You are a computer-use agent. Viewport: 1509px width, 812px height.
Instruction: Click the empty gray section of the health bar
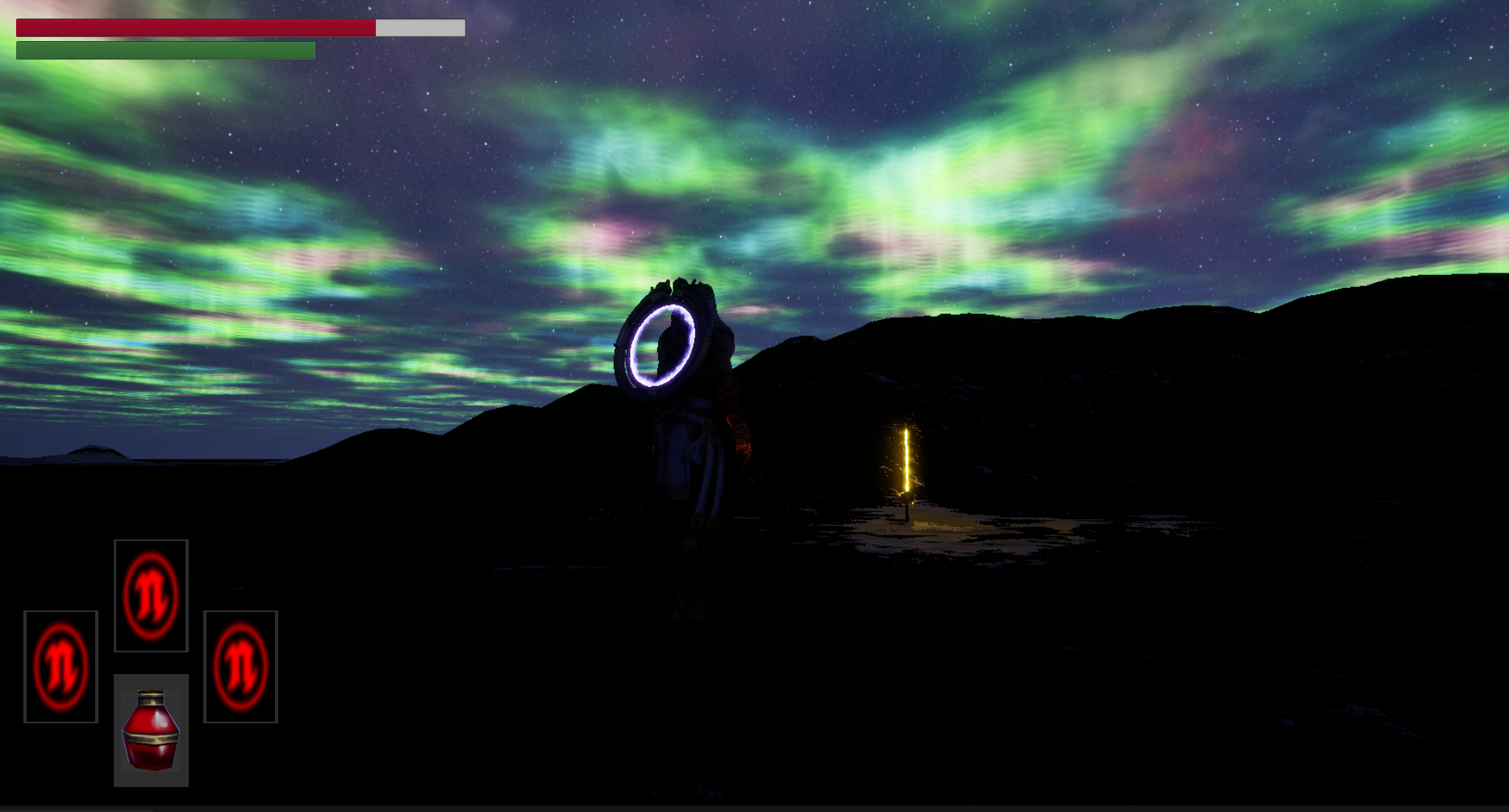pyautogui.click(x=419, y=27)
